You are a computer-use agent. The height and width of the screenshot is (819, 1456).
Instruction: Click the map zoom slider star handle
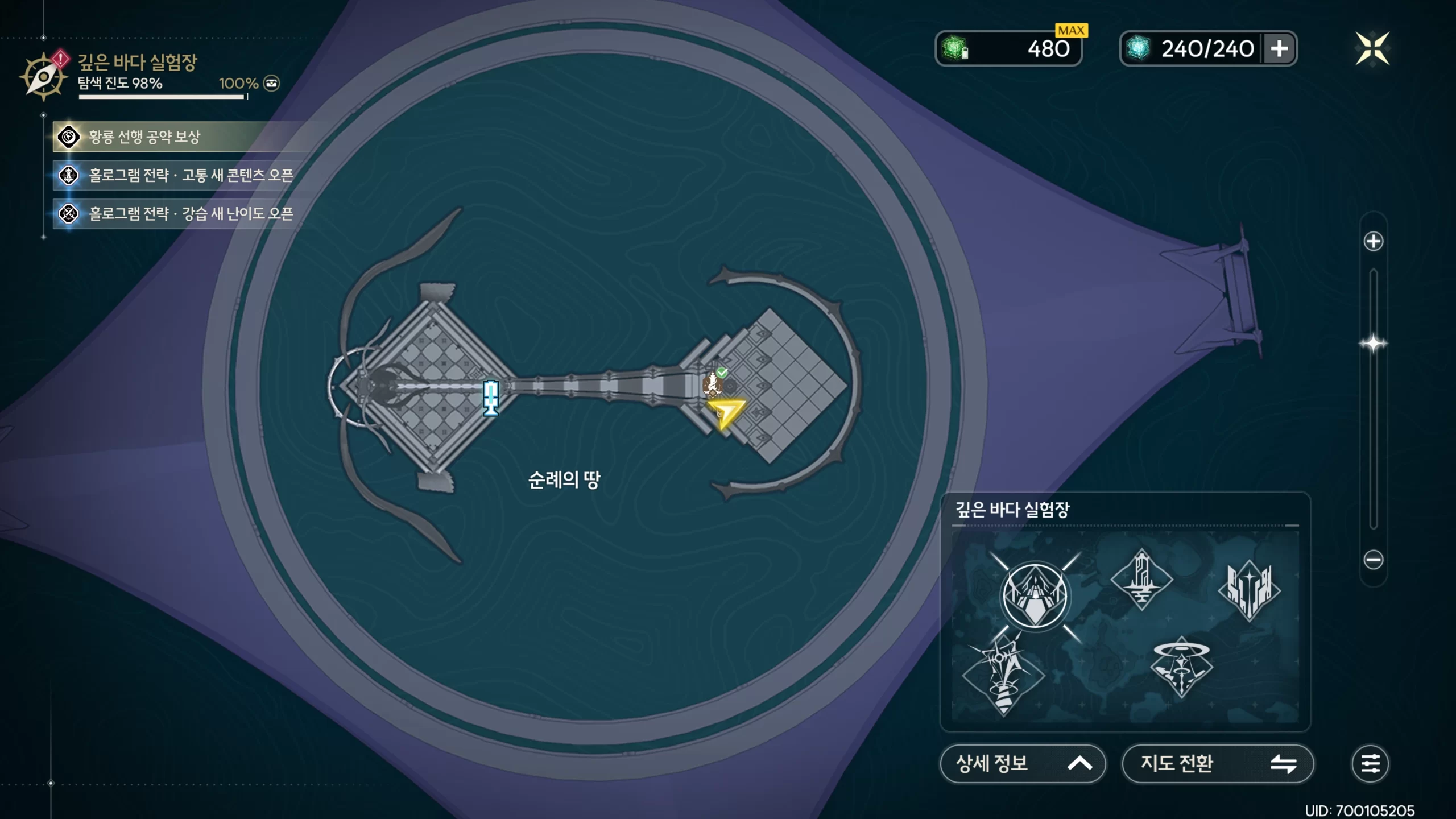coord(1373,344)
